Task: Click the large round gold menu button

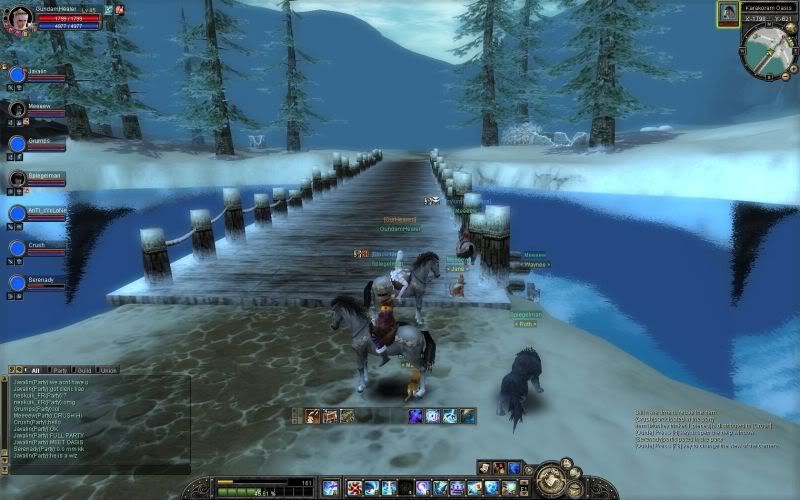Action: coord(550,481)
